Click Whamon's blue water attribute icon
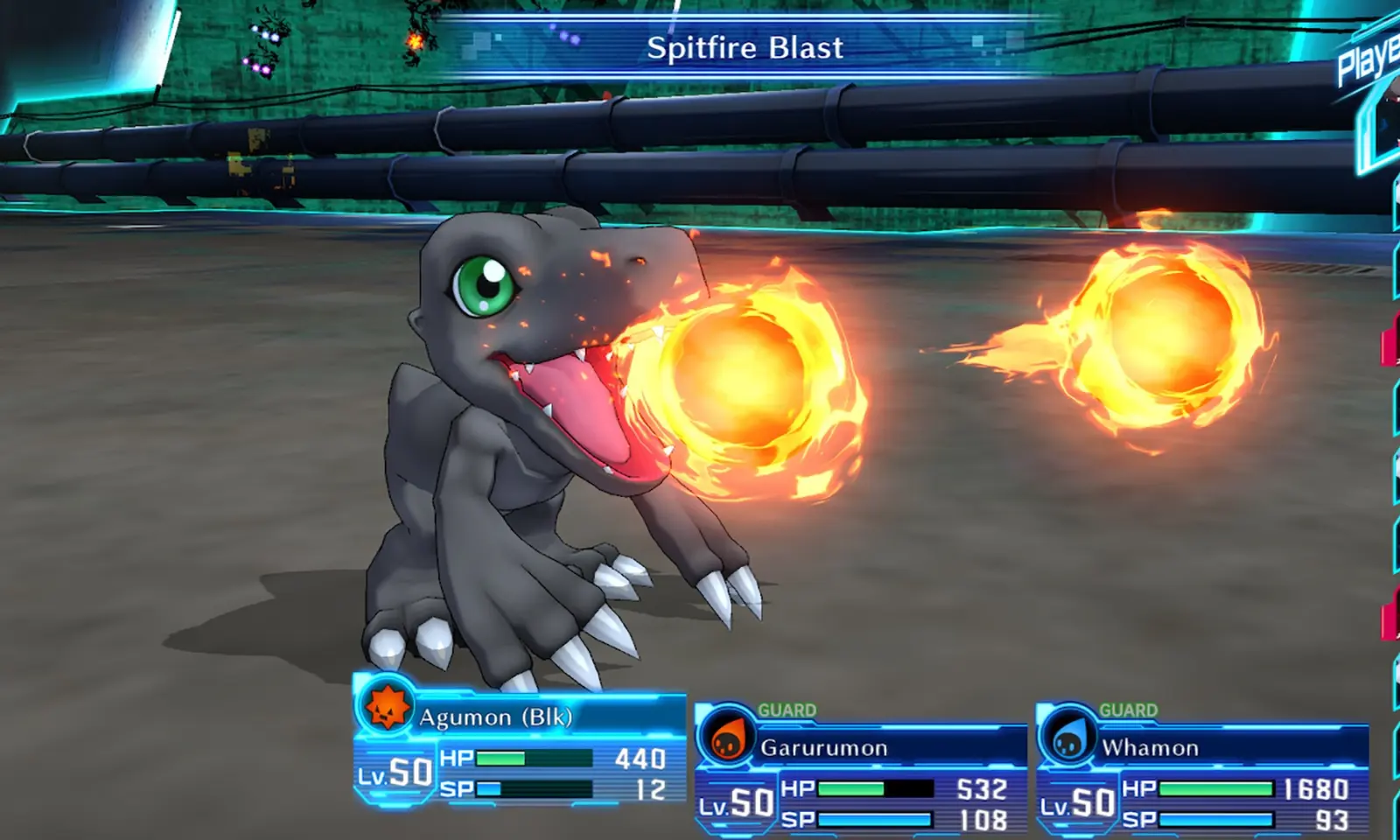 pyautogui.click(x=1067, y=737)
